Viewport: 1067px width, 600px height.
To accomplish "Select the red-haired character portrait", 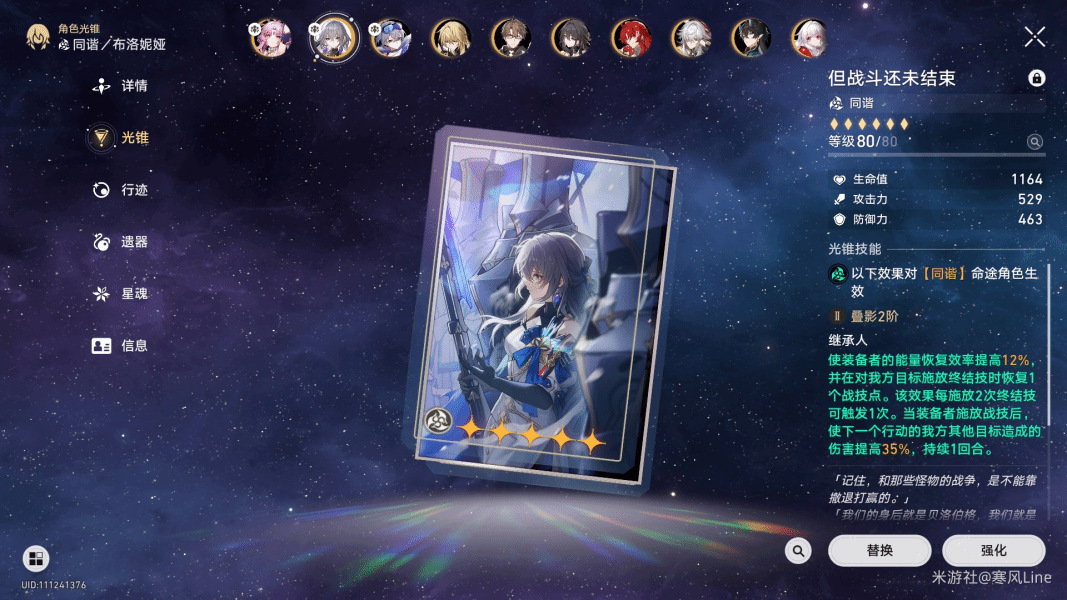I will (x=631, y=38).
